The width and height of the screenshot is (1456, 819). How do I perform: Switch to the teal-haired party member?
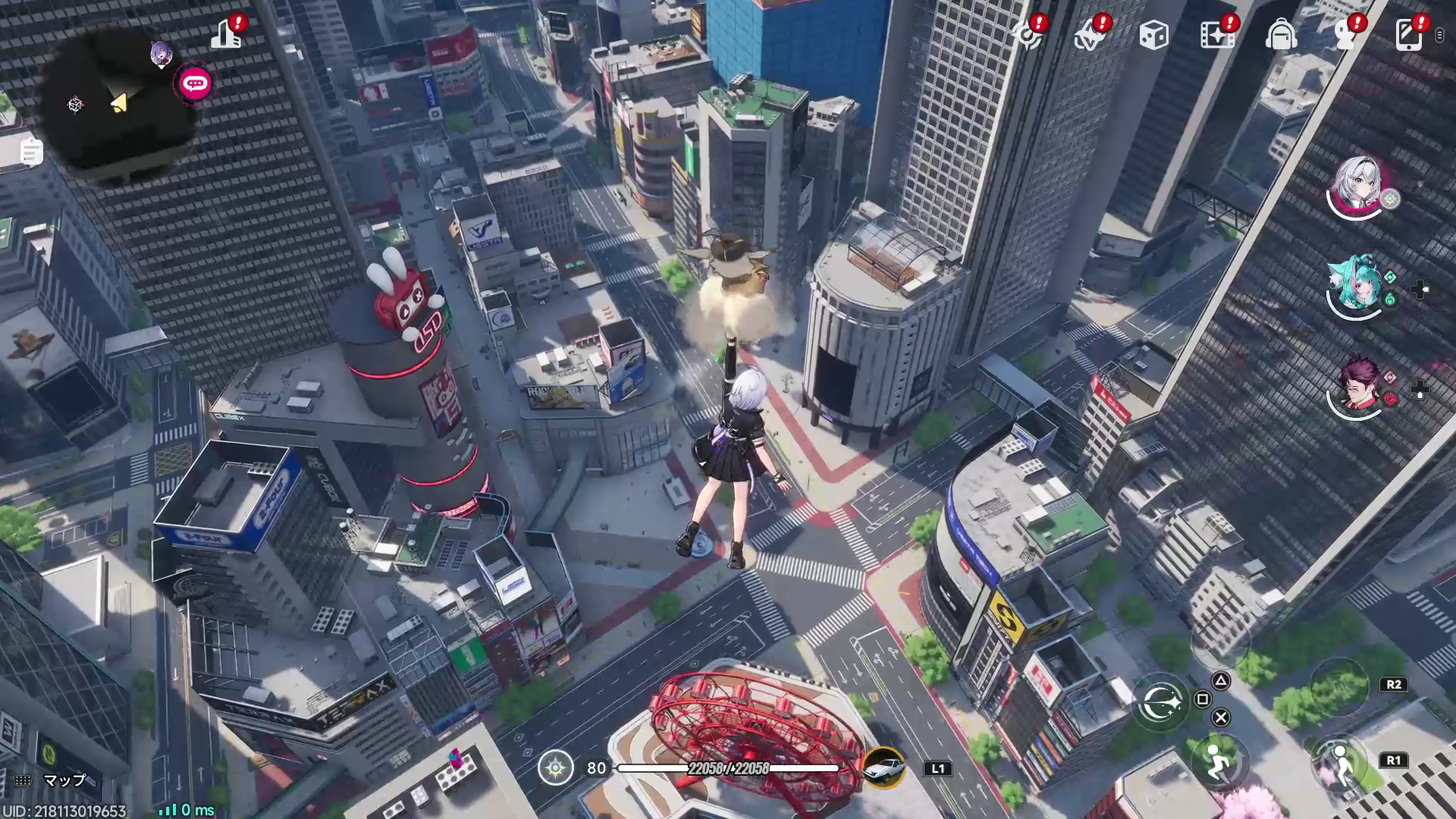(x=1356, y=283)
